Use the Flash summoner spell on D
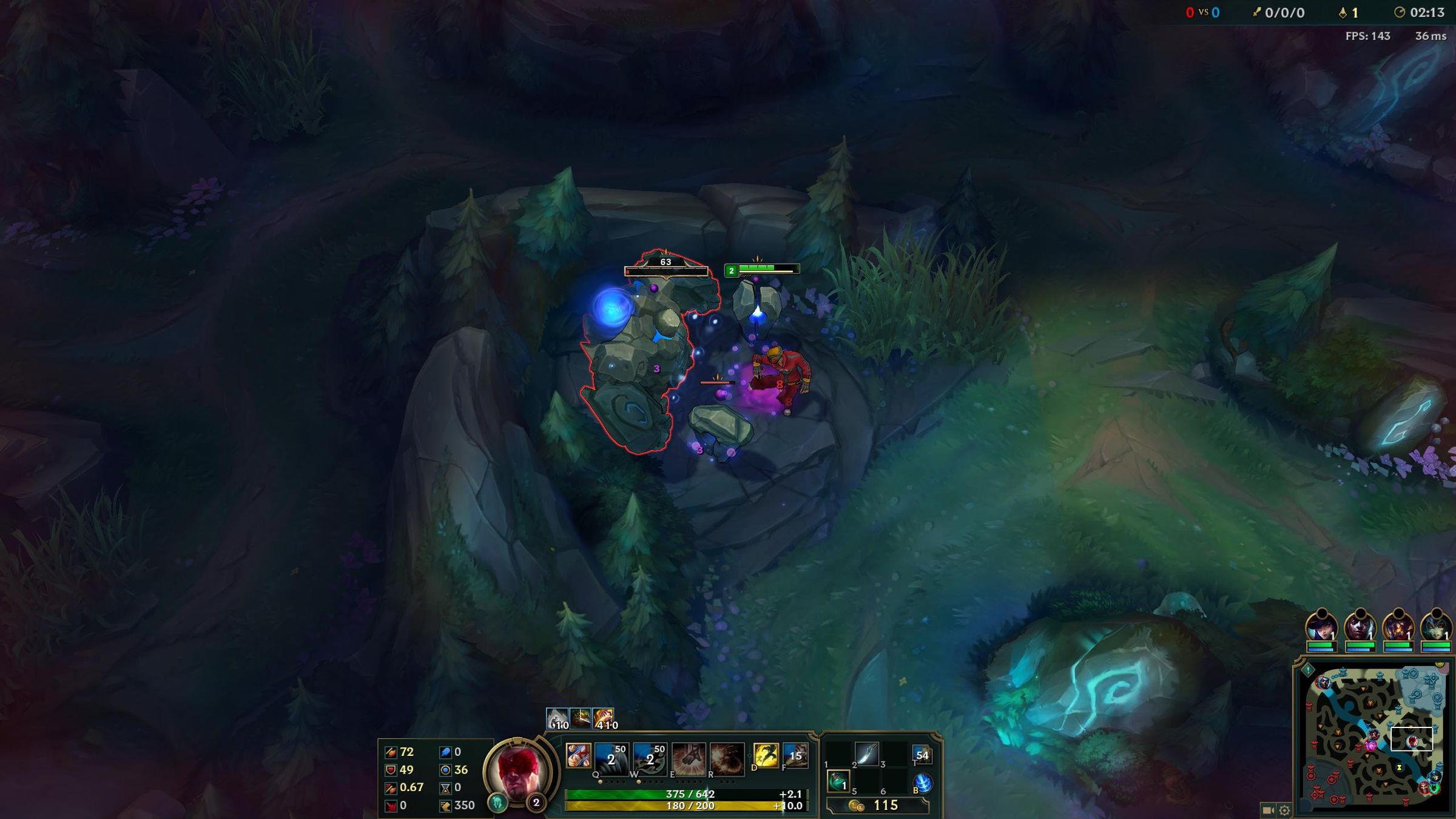 pos(765,756)
